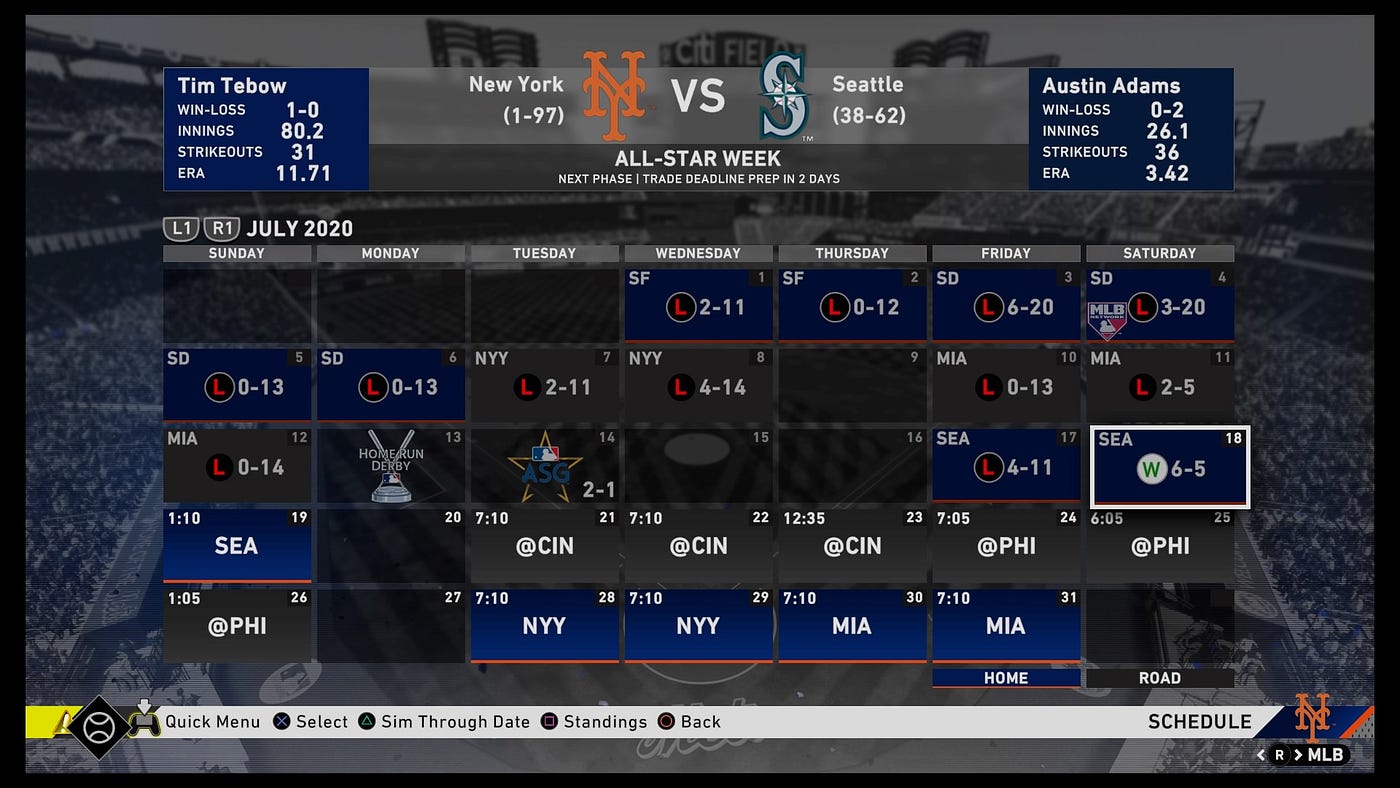View Tim Tebow's pitcher stats panel
This screenshot has height=788, width=1400.
click(266, 129)
